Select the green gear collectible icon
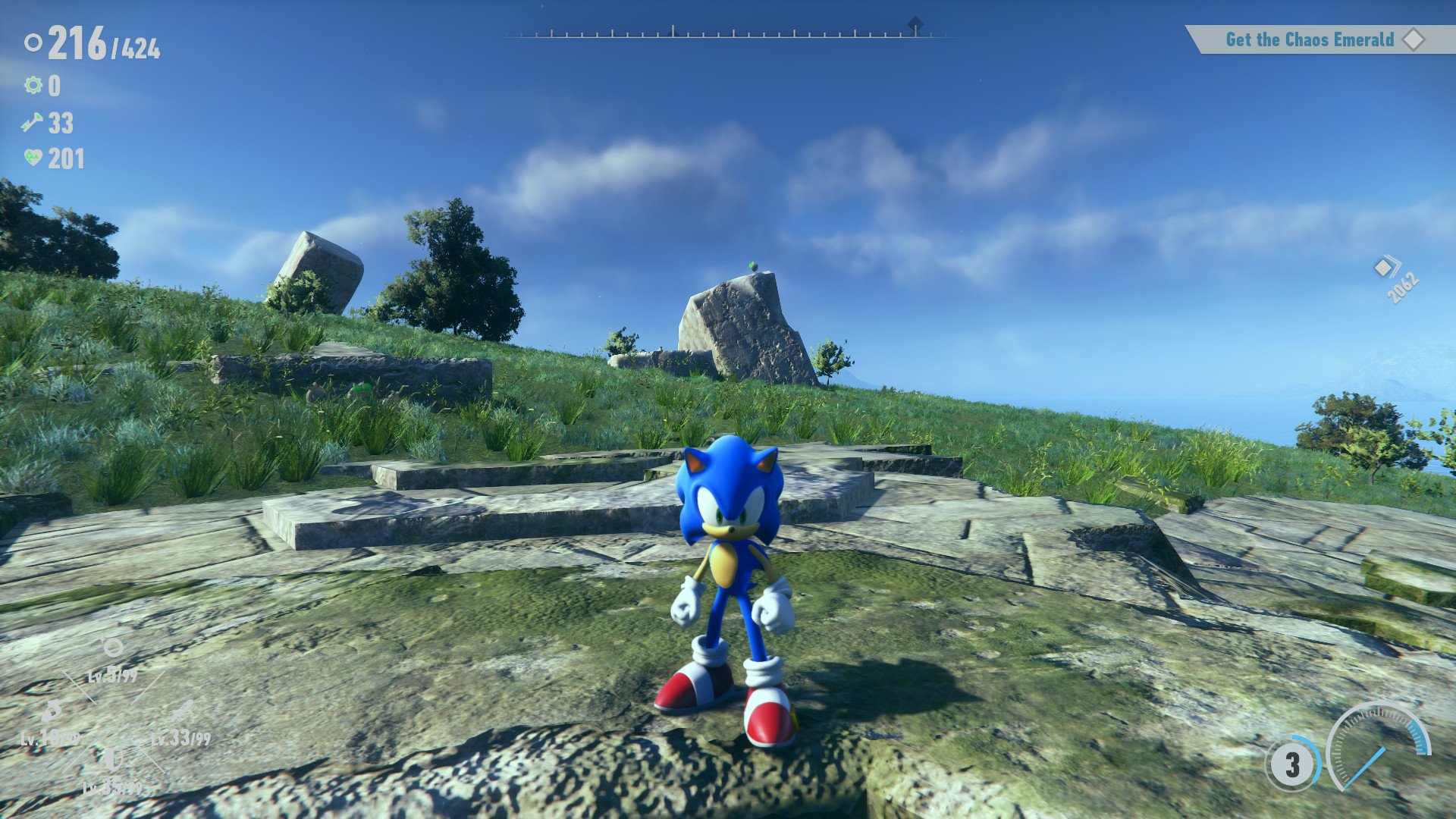Screen dimensions: 1456x819 tap(33, 85)
